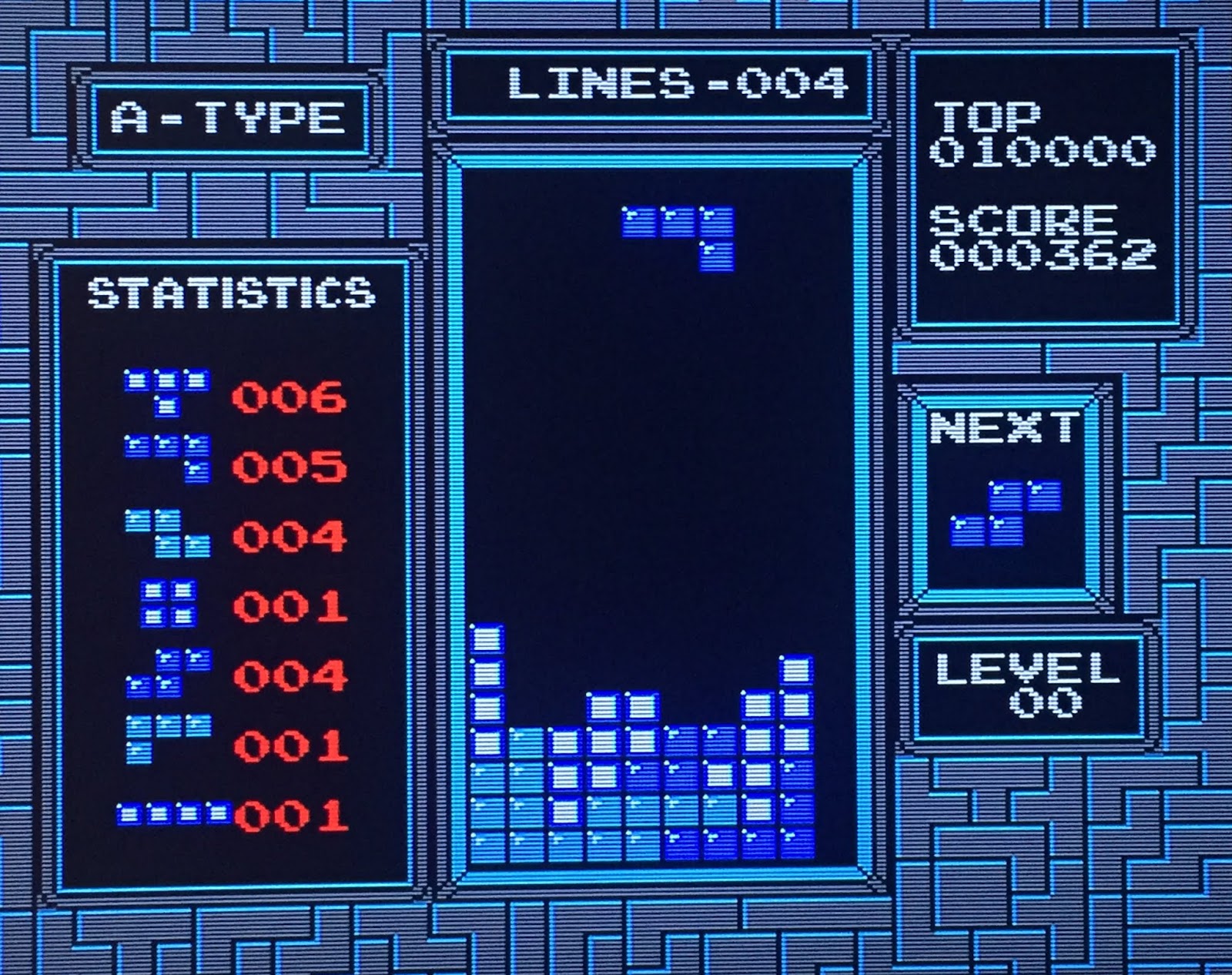Click the single block column on playfield right

pos(797,670)
